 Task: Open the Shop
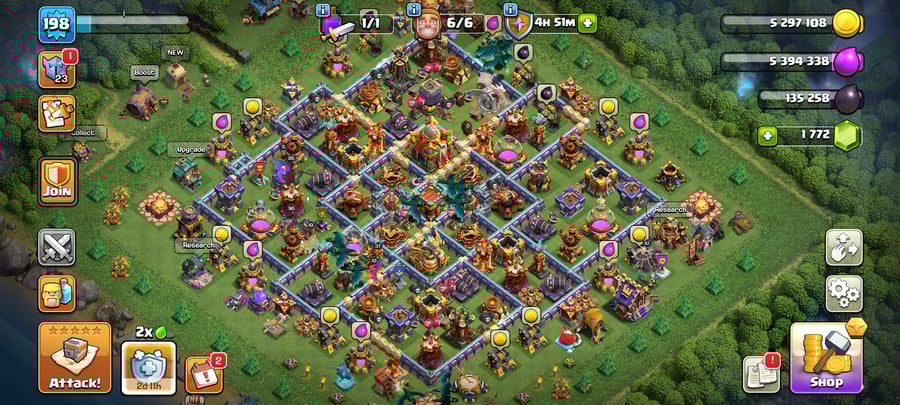(x=826, y=357)
